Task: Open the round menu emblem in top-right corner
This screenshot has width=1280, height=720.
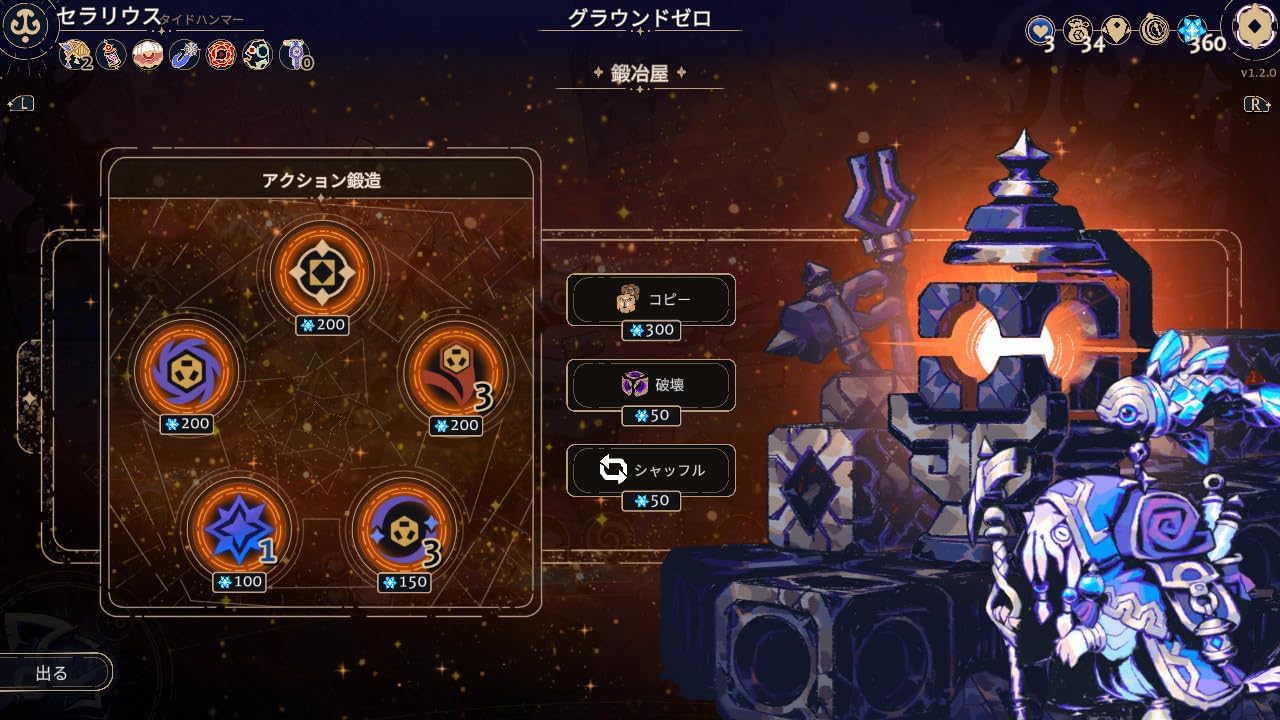Action: 1253,29
